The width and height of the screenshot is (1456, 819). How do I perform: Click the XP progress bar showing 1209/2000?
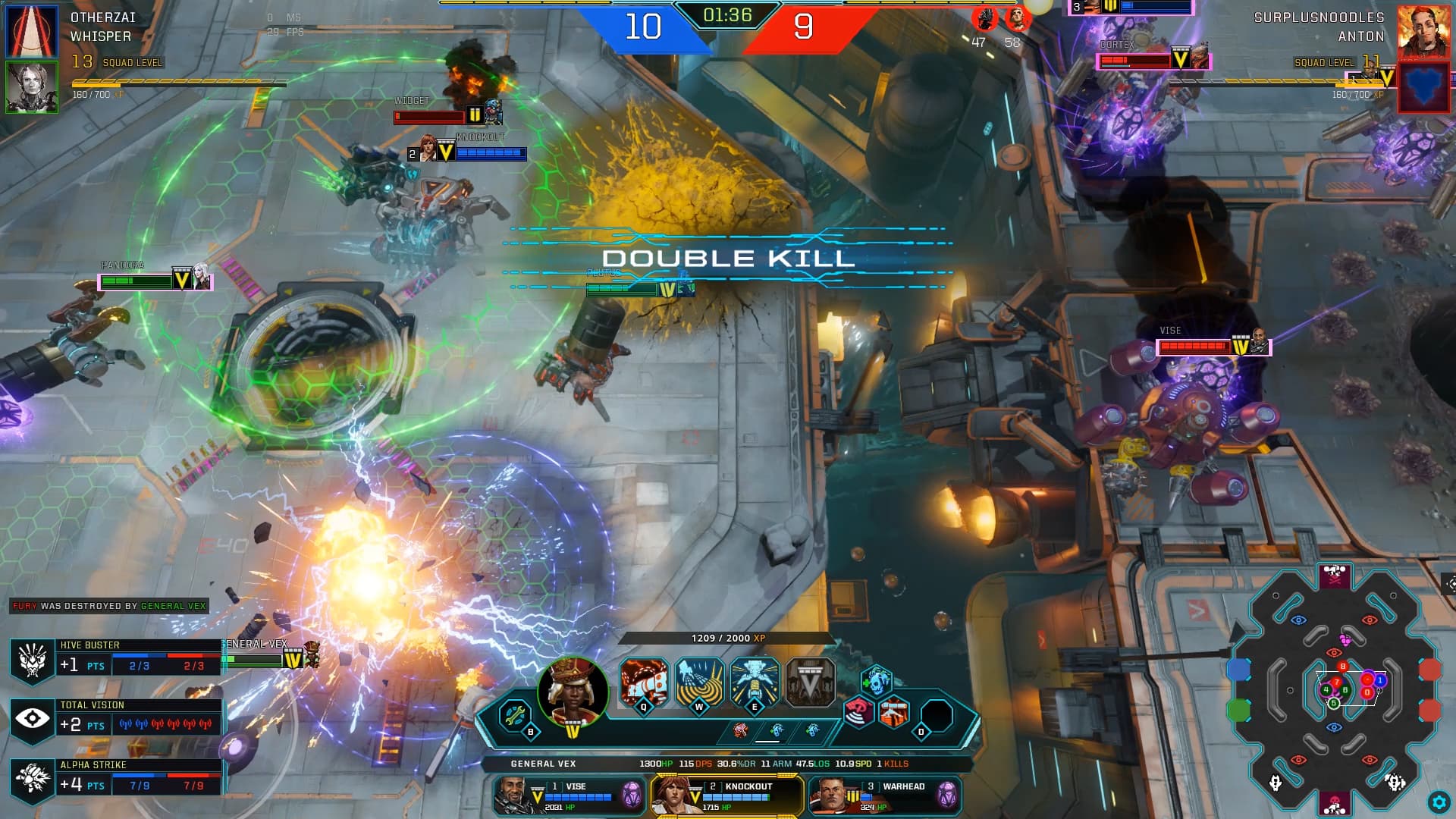coord(728,639)
